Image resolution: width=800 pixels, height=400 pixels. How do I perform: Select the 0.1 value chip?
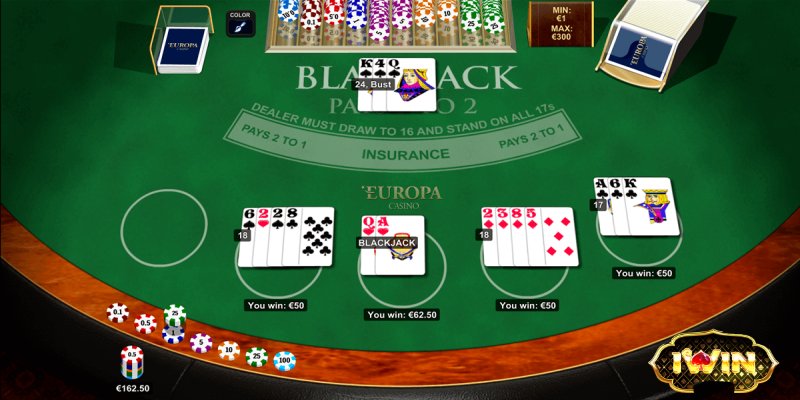coord(118,313)
